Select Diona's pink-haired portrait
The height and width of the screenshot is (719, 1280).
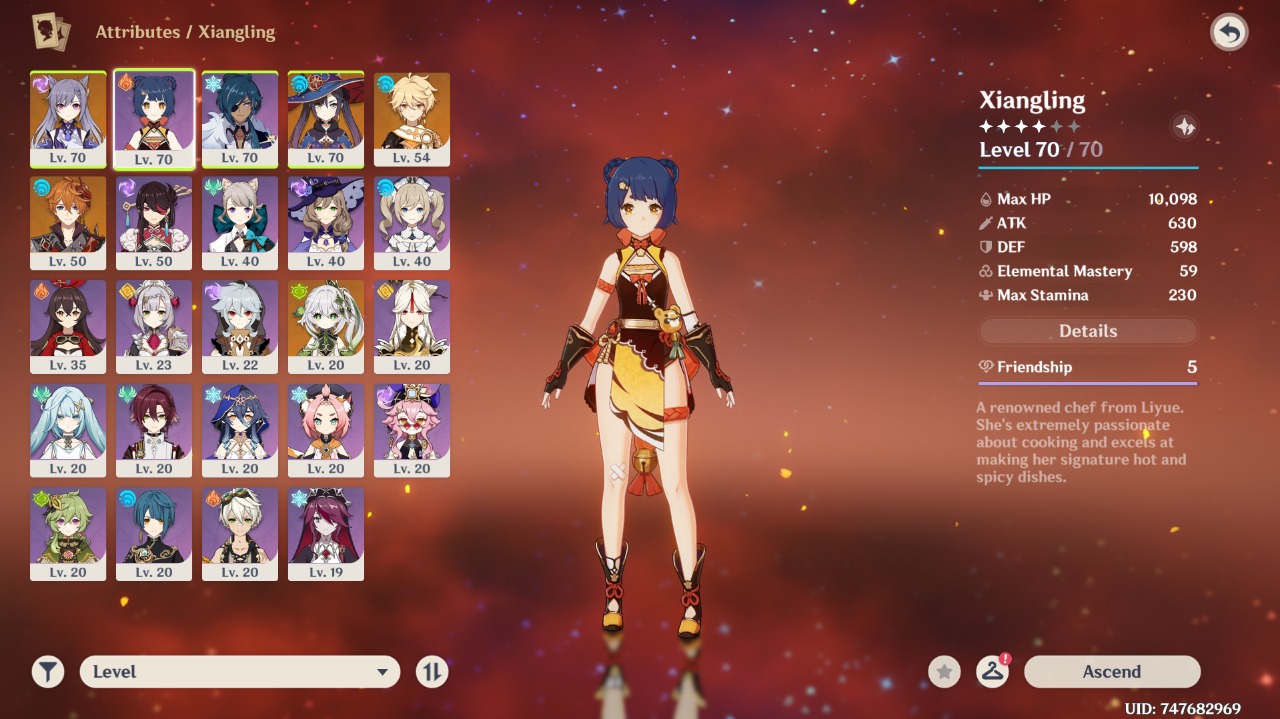pos(326,430)
